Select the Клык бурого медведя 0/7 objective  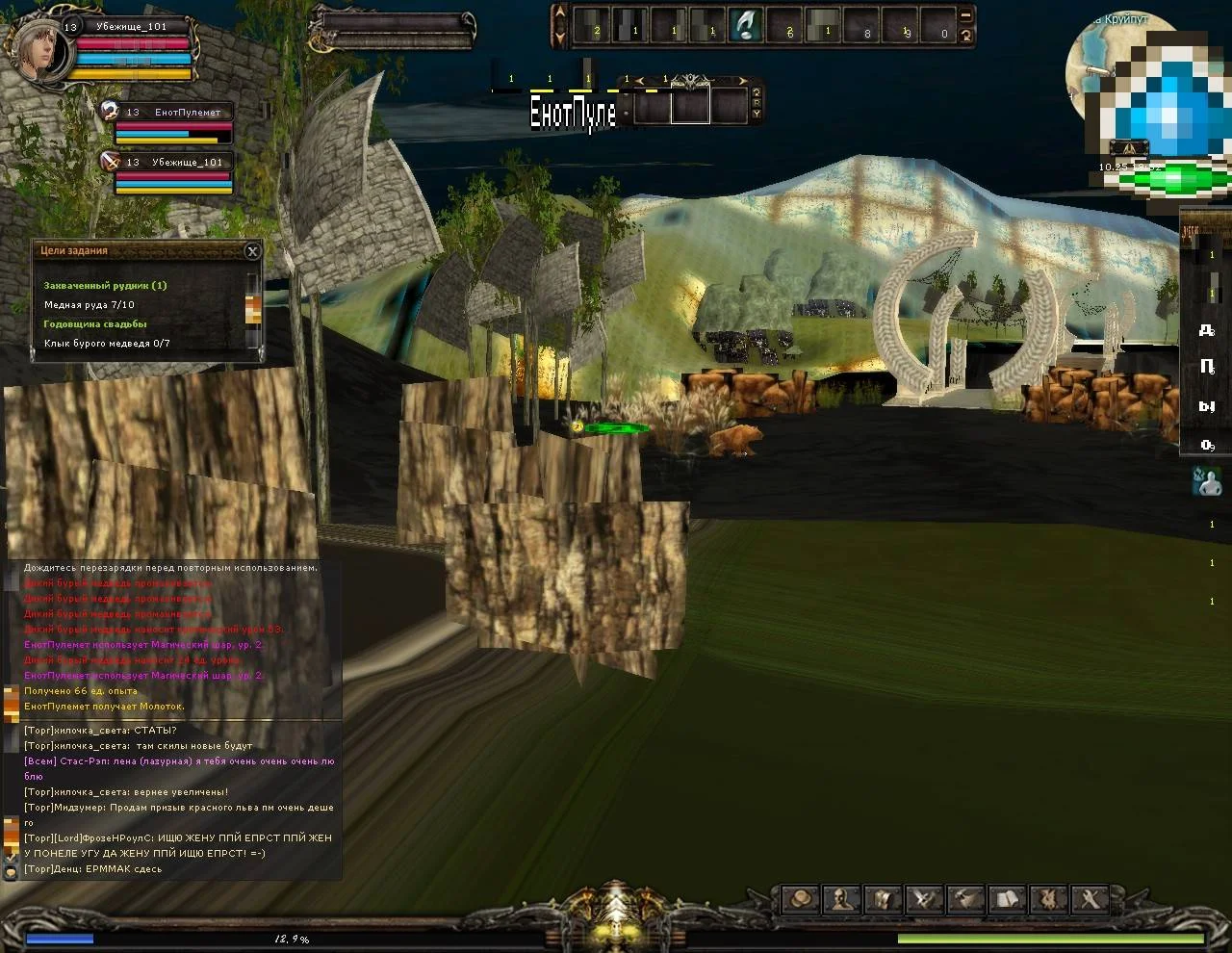click(107, 344)
